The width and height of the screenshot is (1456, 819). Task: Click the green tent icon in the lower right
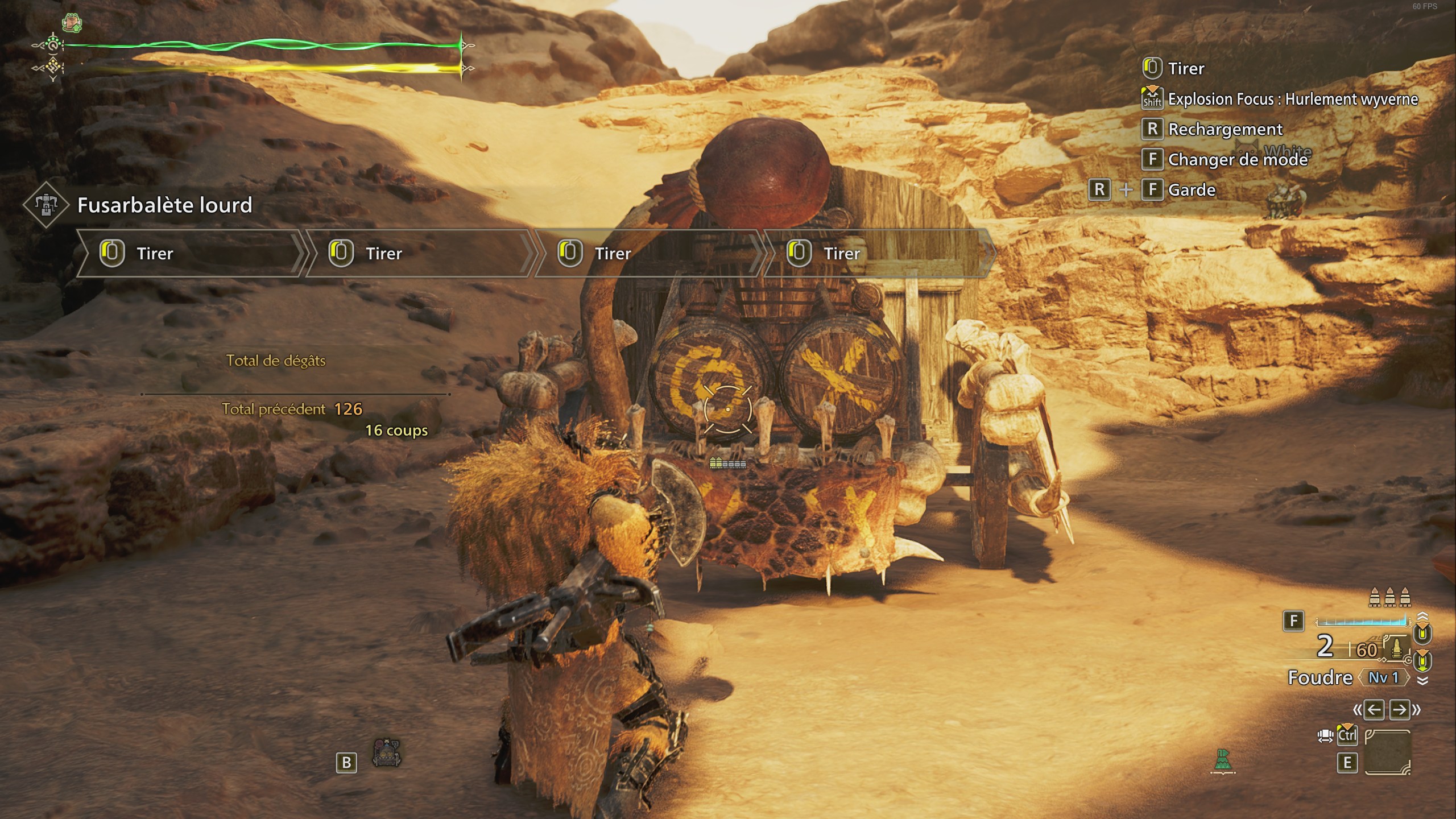coord(1223,762)
